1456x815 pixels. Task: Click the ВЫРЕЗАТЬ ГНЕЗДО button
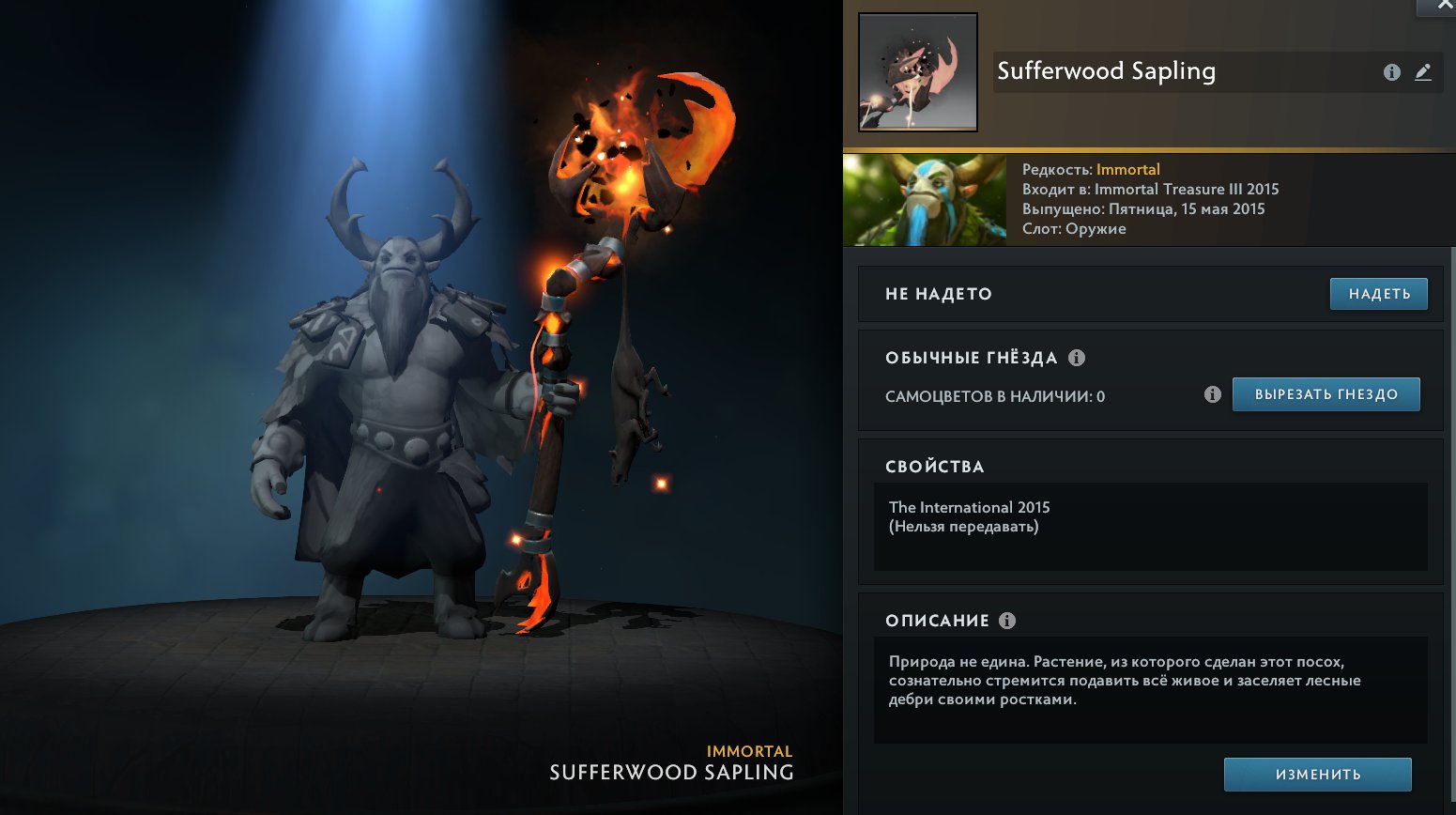(1326, 394)
